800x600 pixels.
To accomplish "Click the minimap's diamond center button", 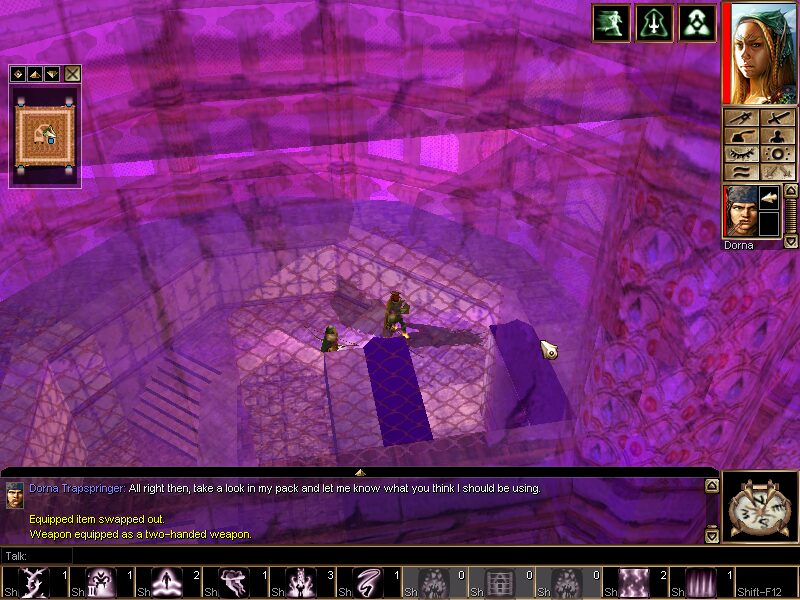I will point(18,73).
